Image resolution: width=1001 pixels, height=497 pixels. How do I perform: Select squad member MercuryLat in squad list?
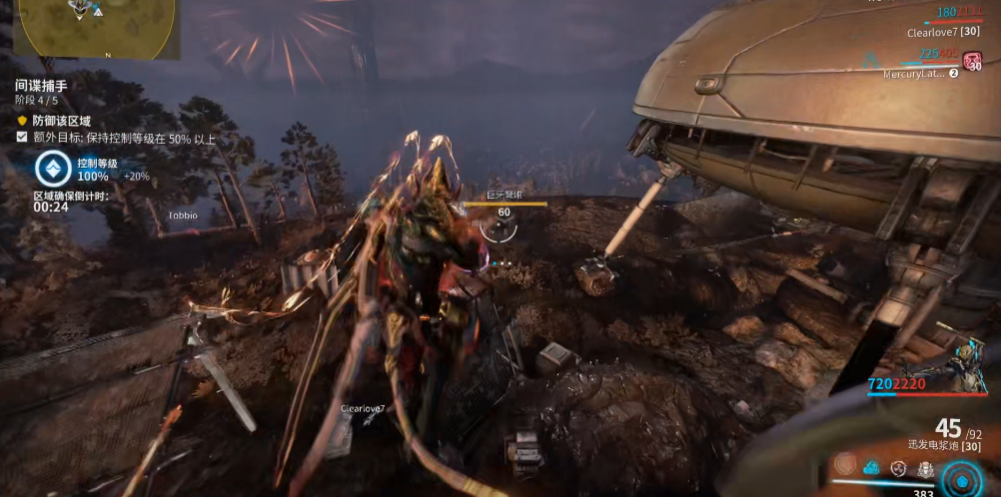coord(914,73)
